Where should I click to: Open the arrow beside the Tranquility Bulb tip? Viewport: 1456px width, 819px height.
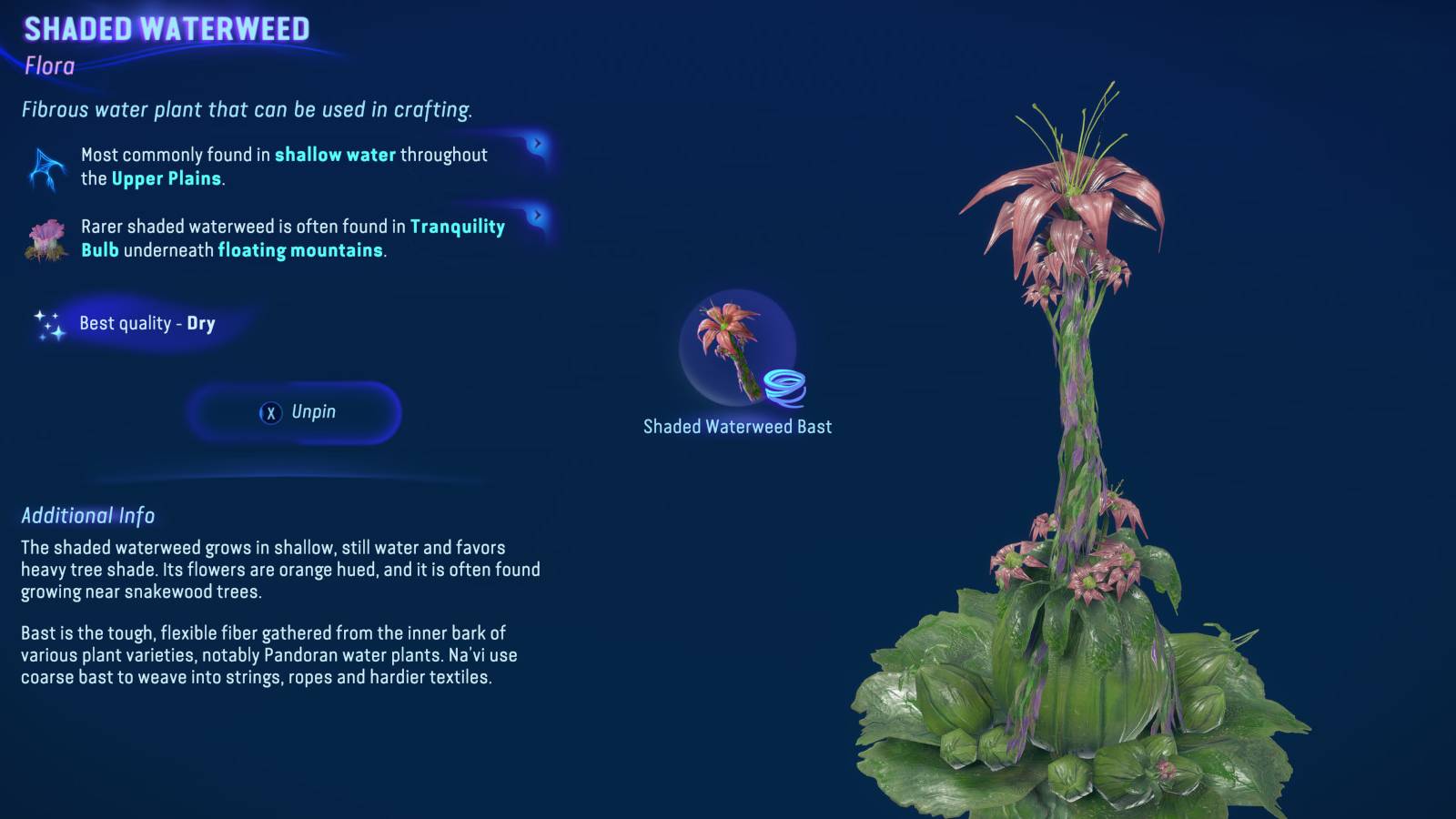pyautogui.click(x=538, y=214)
